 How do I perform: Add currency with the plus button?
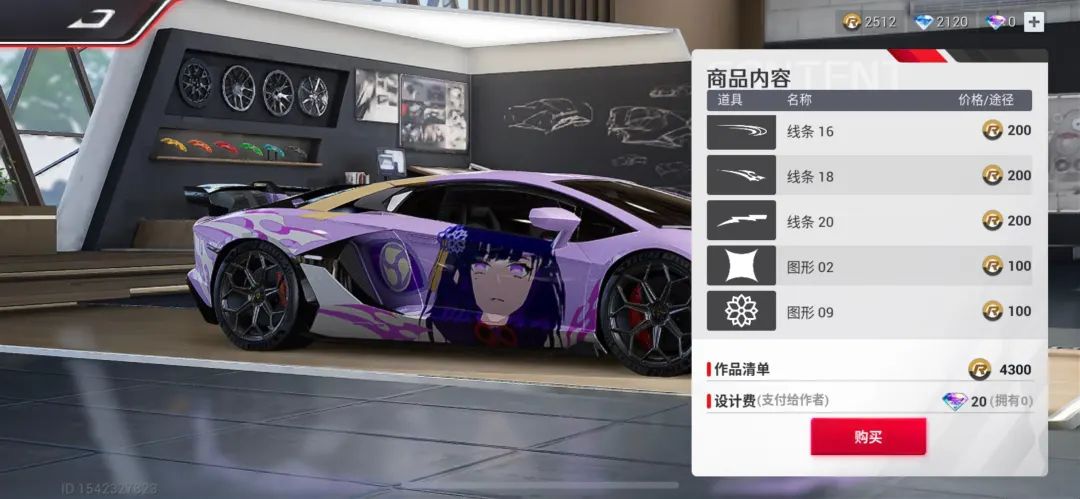pyautogui.click(x=1034, y=21)
